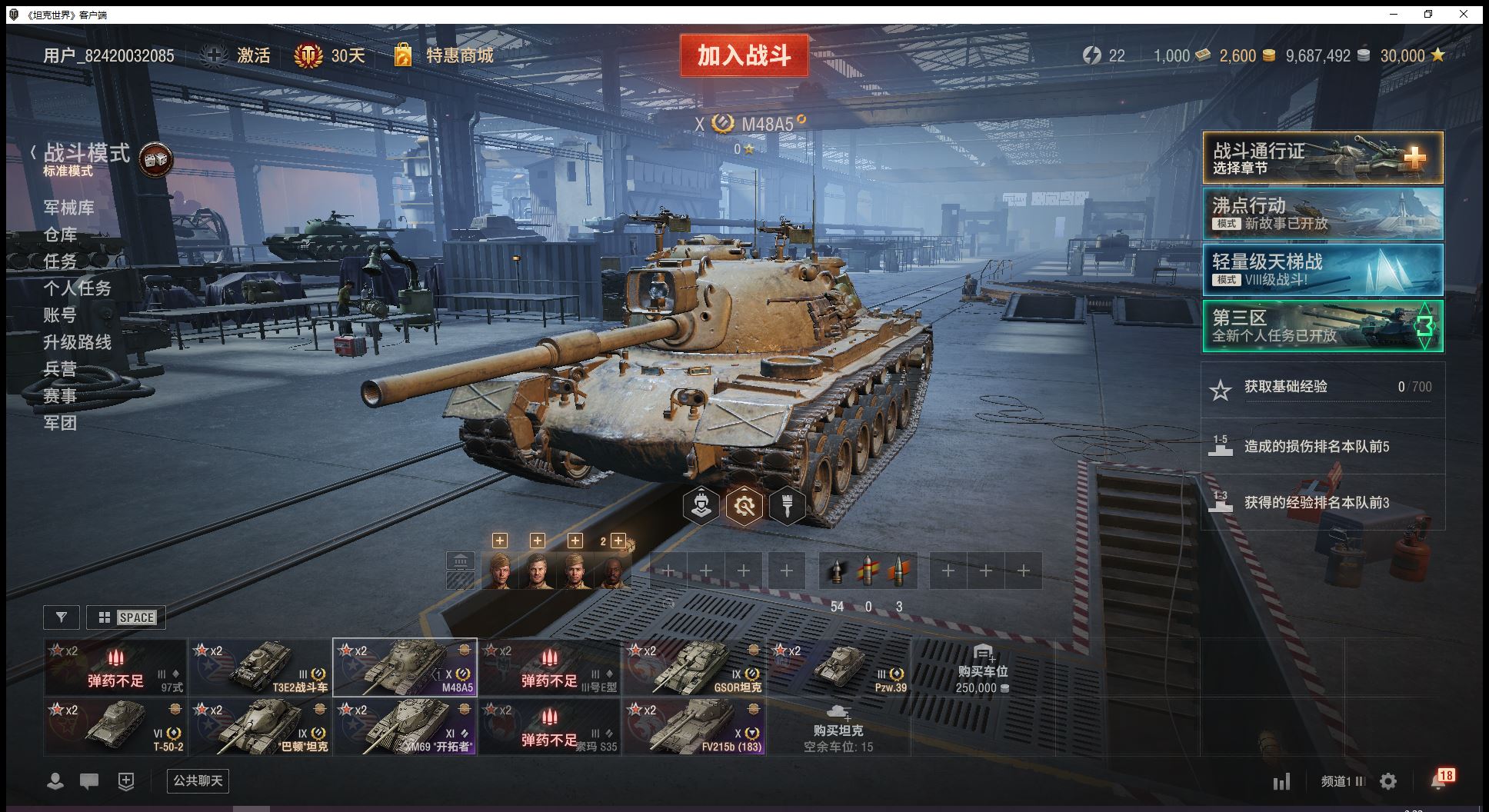Select the T-50-2 tank tile
The width and height of the screenshot is (1489, 812).
pos(115,727)
